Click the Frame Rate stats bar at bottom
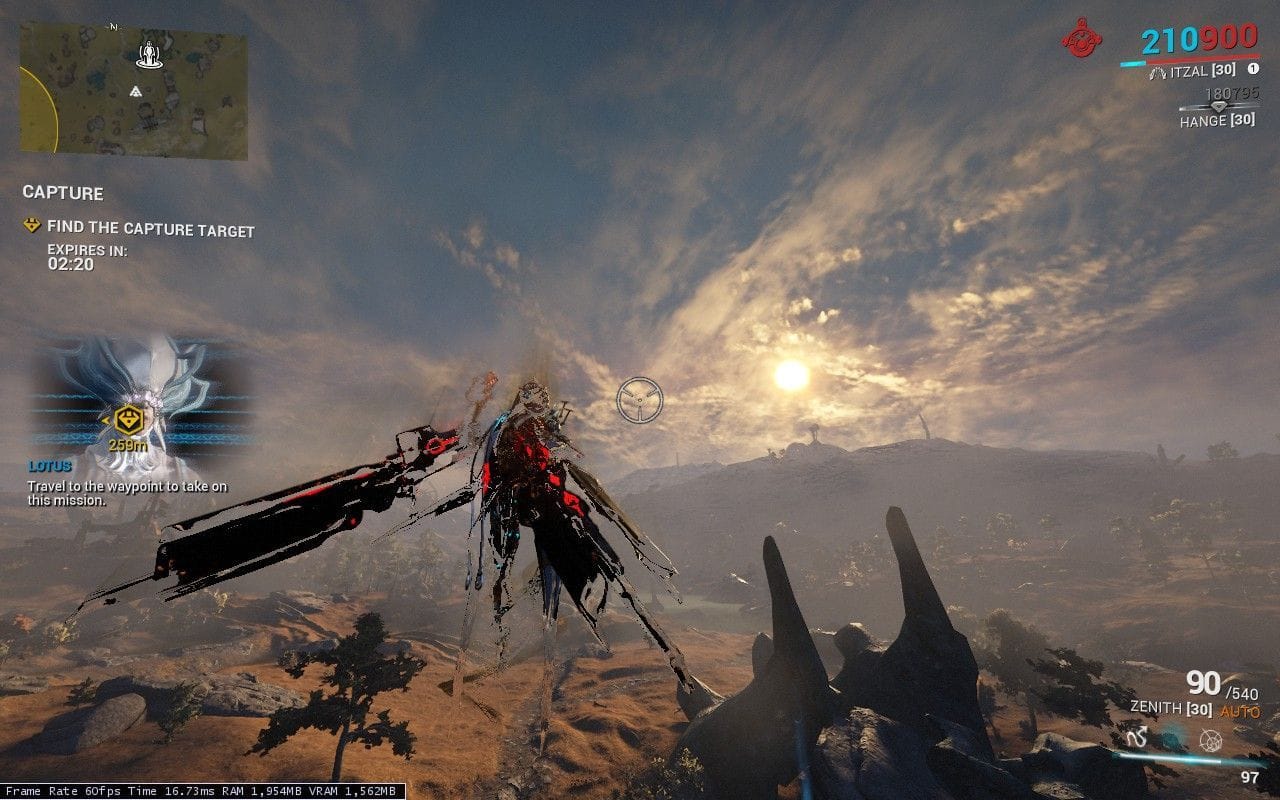Screen dimensions: 1280x800 click(200, 790)
